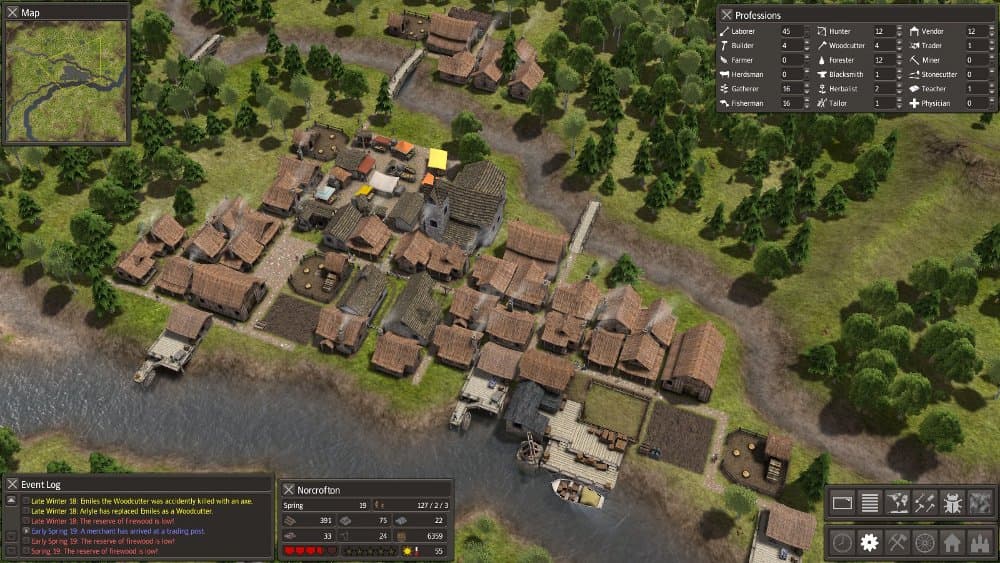1000x563 pixels.
Task: Open the wagon wheel icon menu
Action: click(925, 542)
